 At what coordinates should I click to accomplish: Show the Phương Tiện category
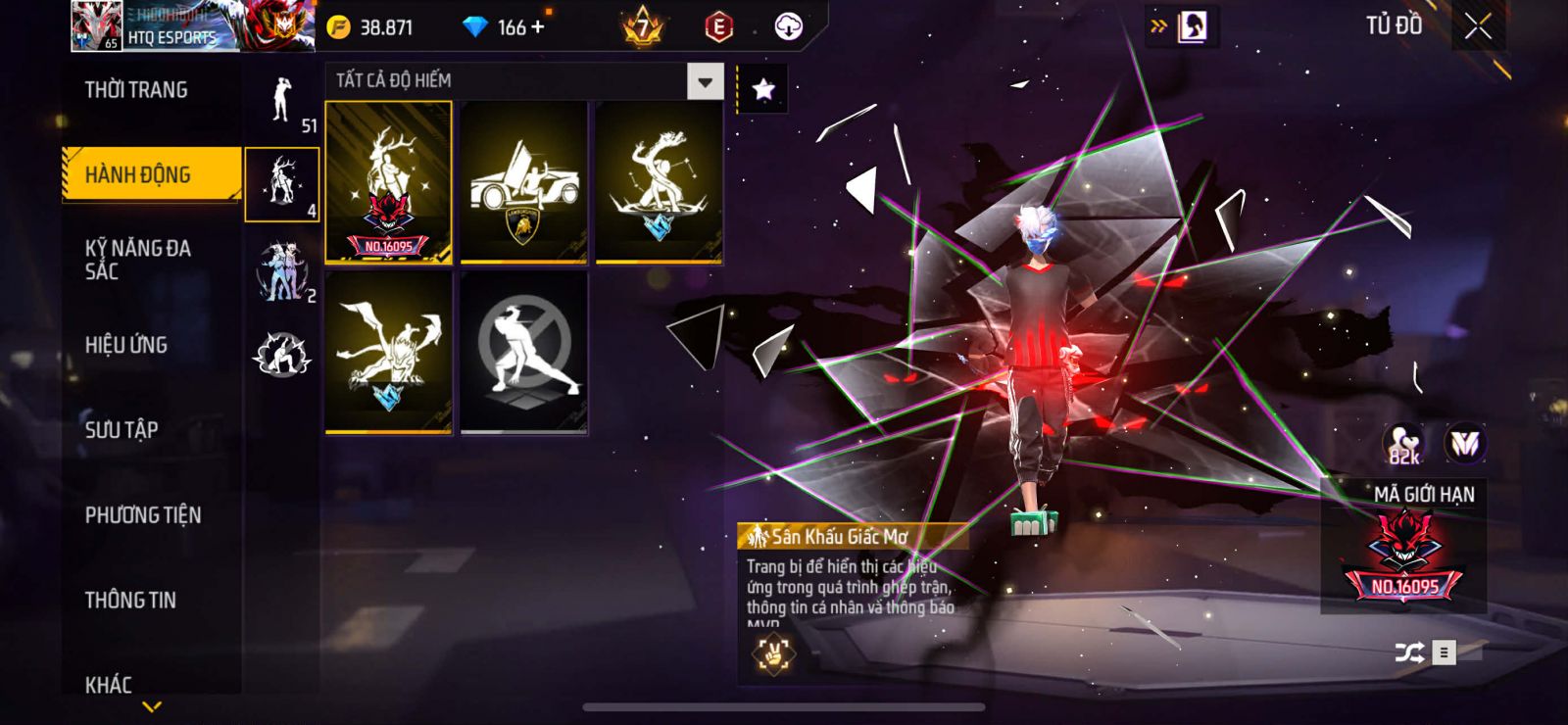(x=143, y=514)
